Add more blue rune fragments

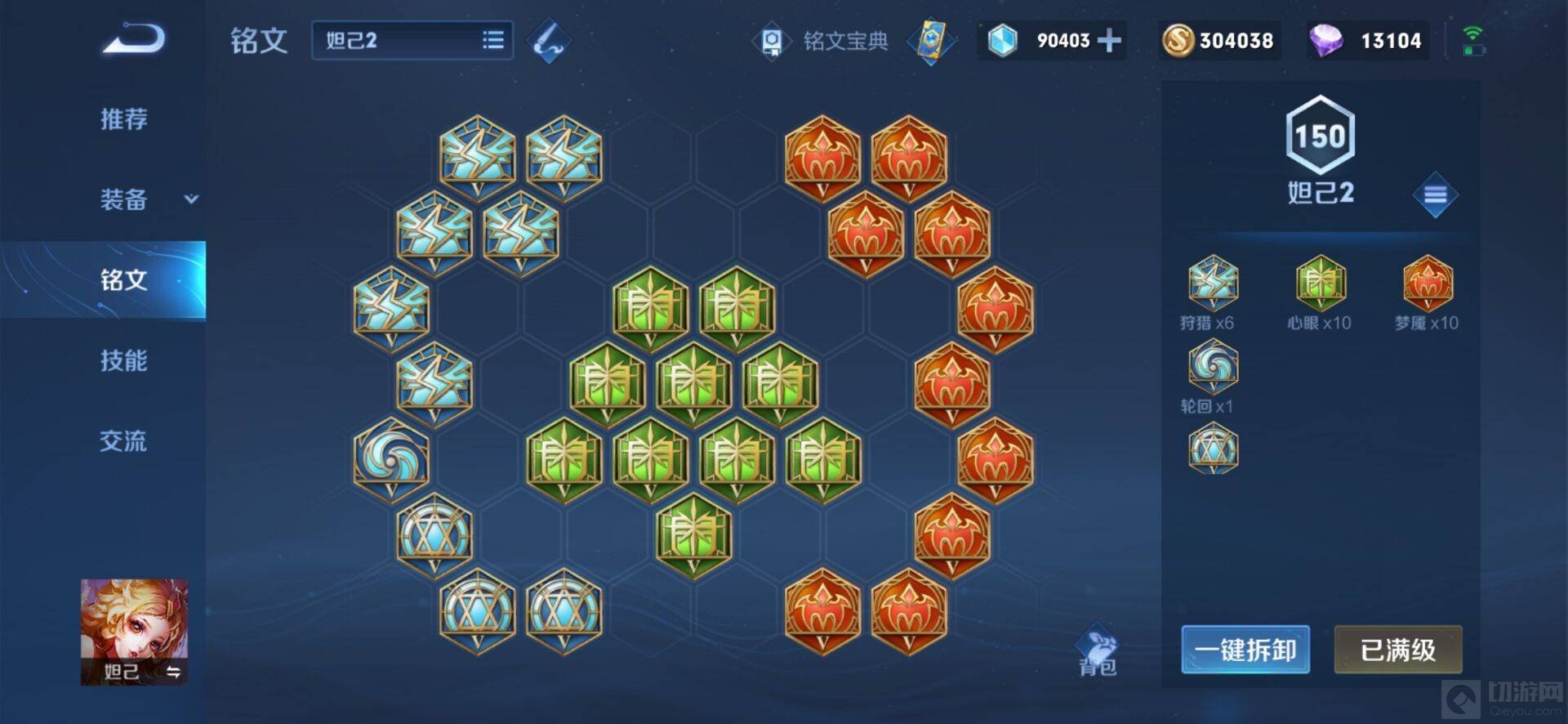coord(1109,40)
